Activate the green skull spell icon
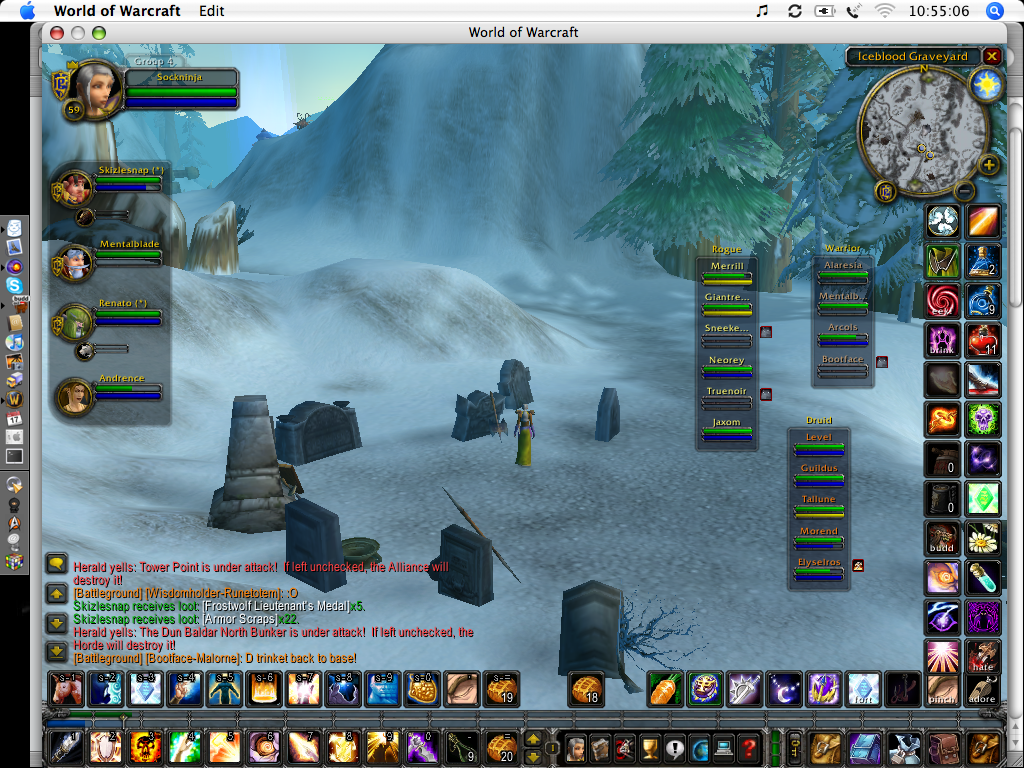 tap(983, 417)
